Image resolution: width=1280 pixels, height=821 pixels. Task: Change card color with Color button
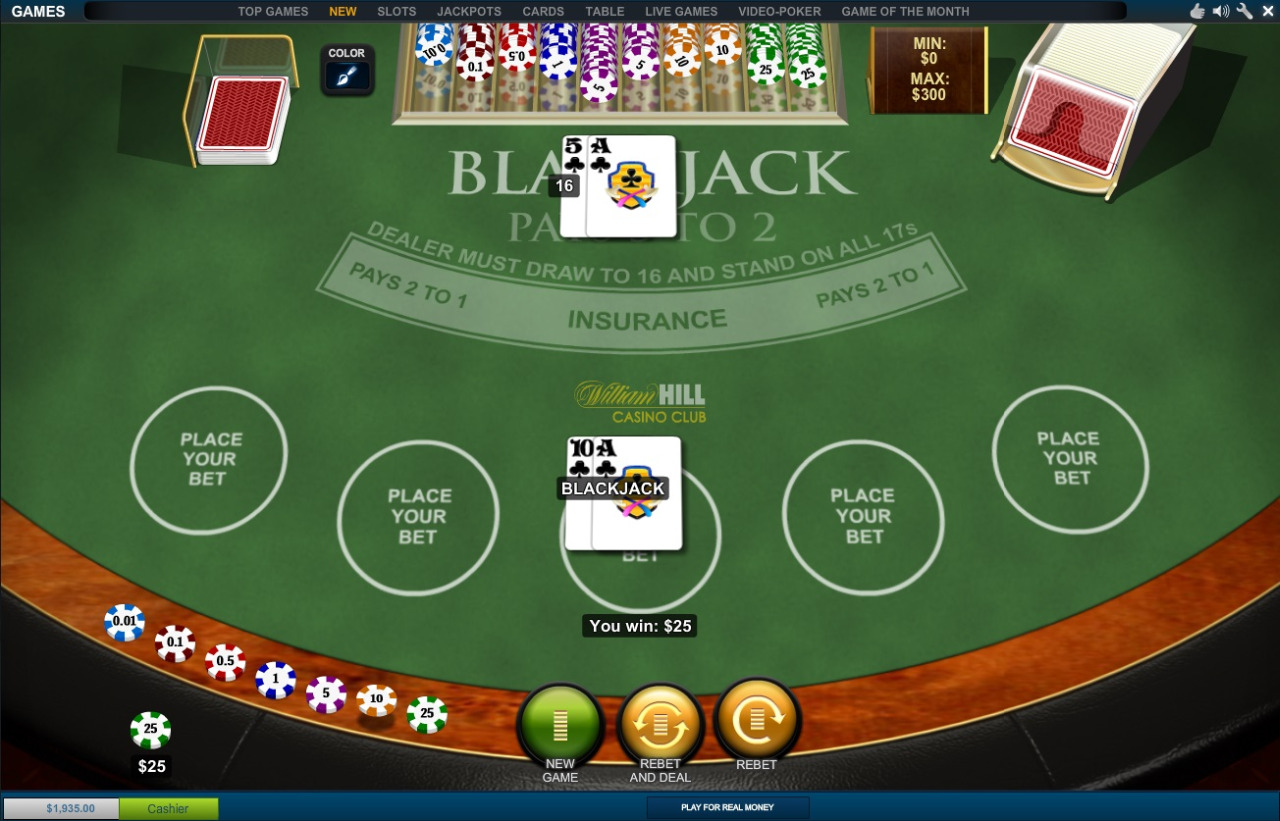tap(347, 70)
